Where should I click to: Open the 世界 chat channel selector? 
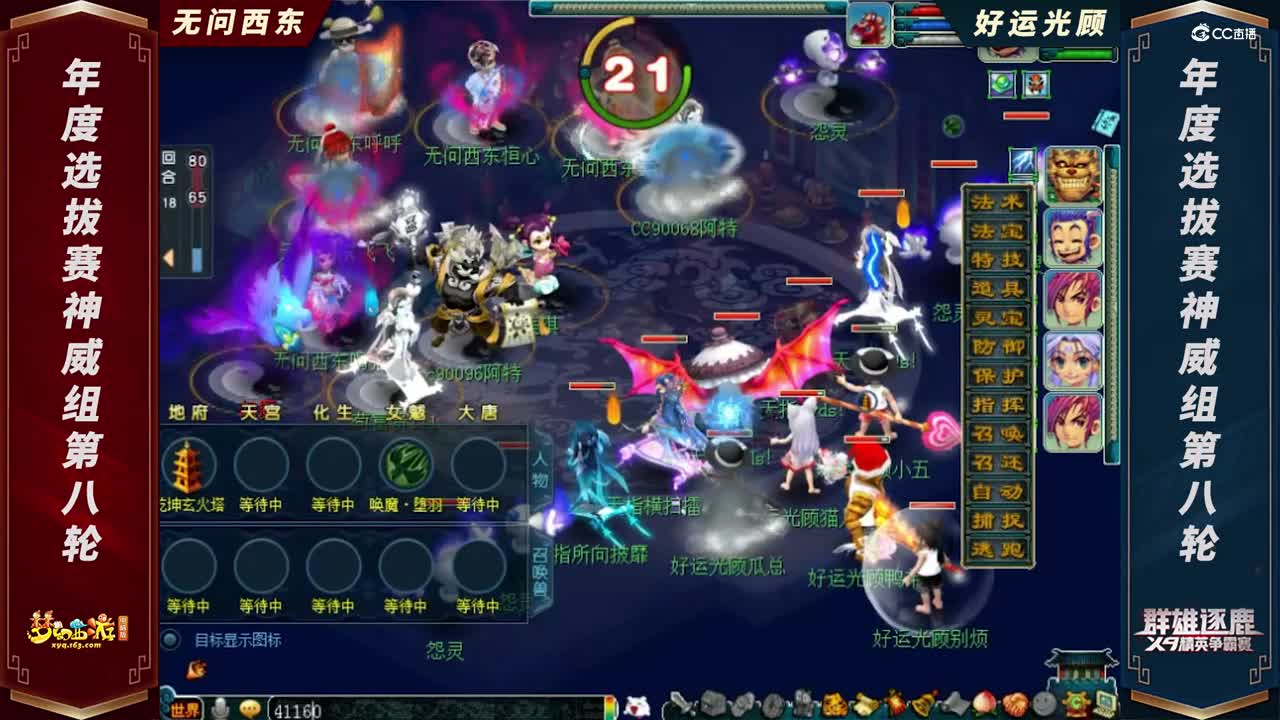point(186,709)
